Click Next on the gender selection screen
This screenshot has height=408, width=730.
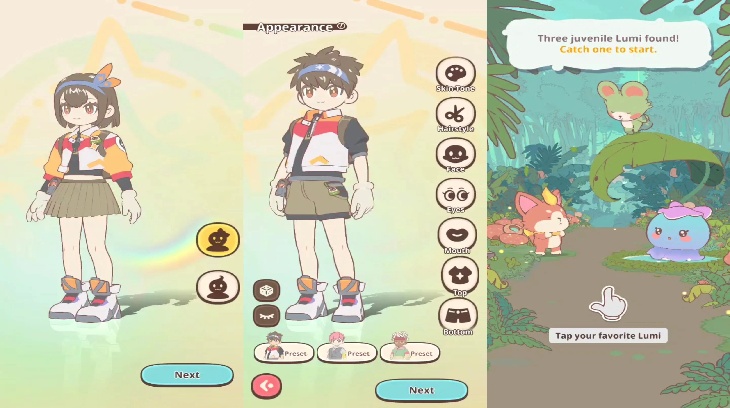pyautogui.click(x=187, y=375)
